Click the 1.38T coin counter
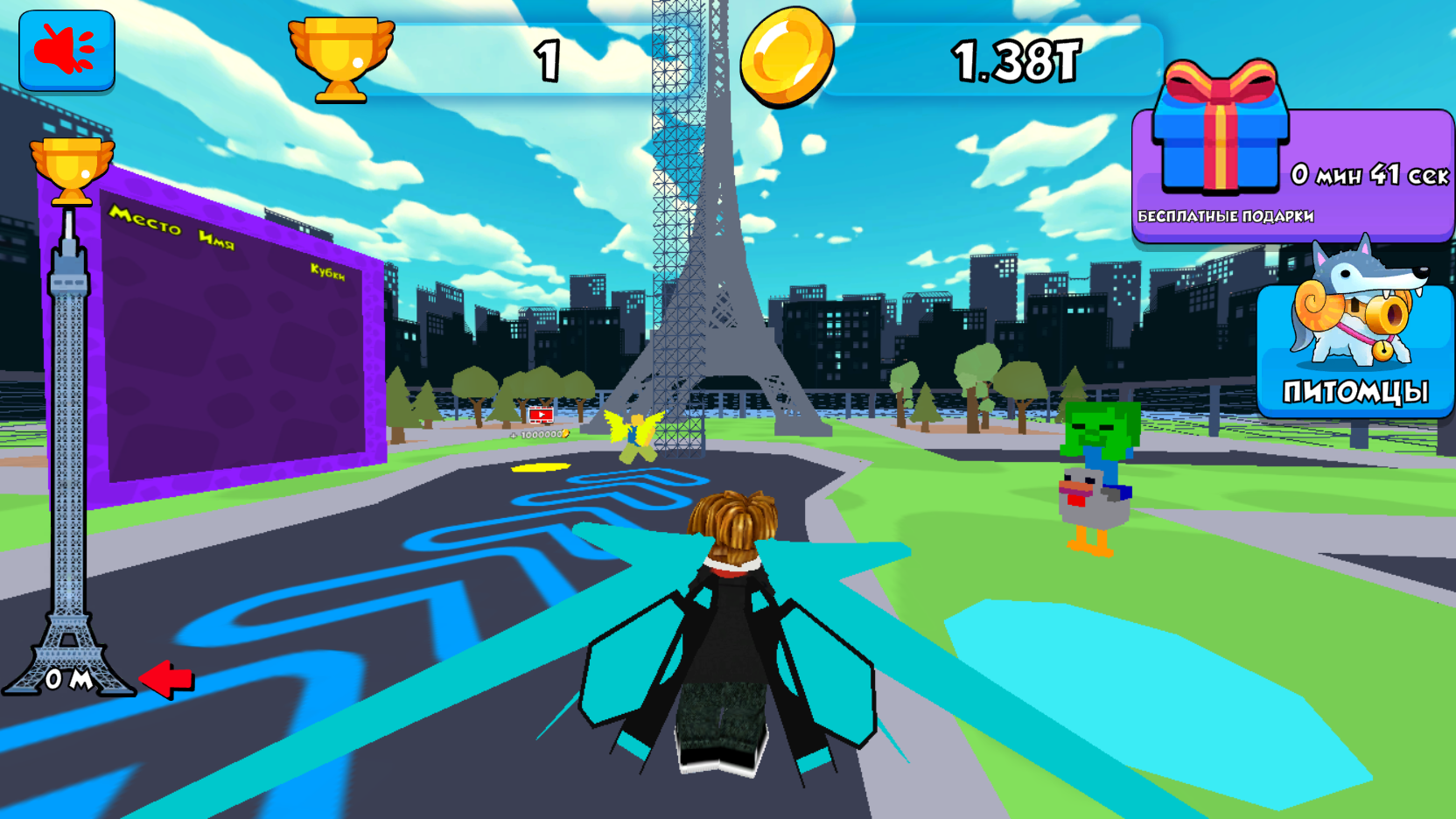Viewport: 1456px width, 819px height. click(1018, 59)
